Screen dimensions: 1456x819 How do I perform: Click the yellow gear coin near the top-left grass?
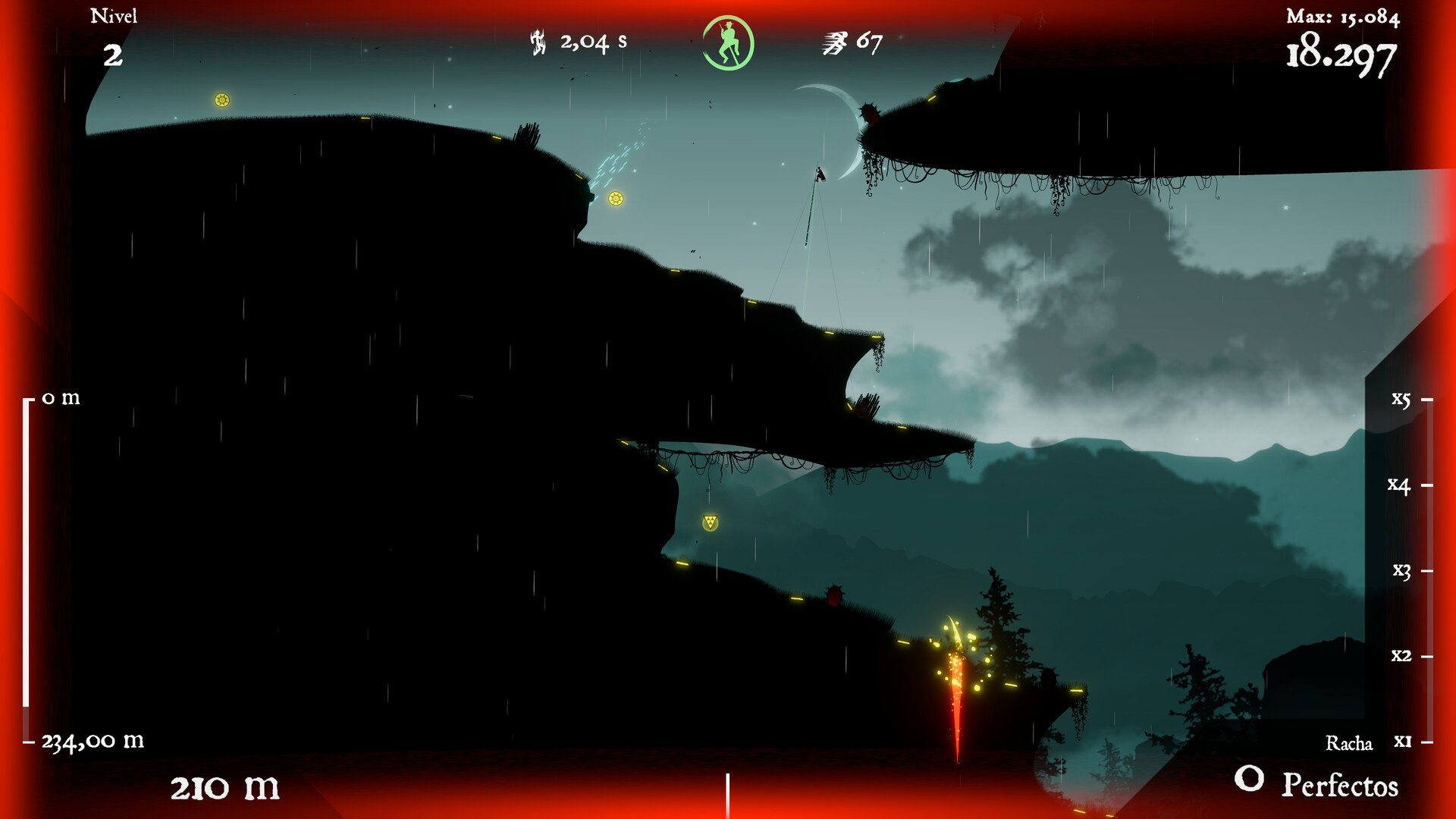click(221, 99)
